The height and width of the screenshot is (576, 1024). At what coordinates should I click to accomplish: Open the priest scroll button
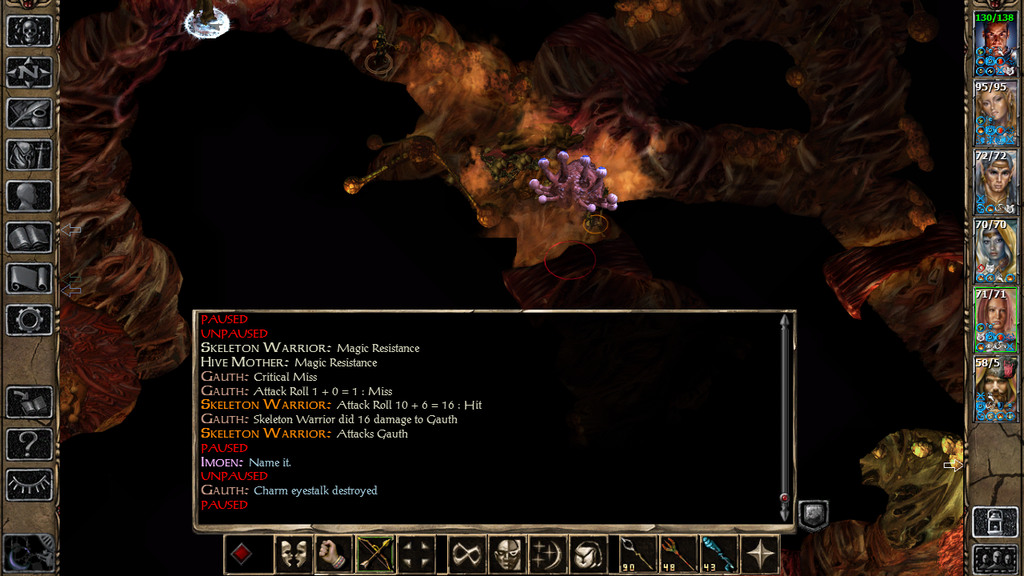point(29,278)
